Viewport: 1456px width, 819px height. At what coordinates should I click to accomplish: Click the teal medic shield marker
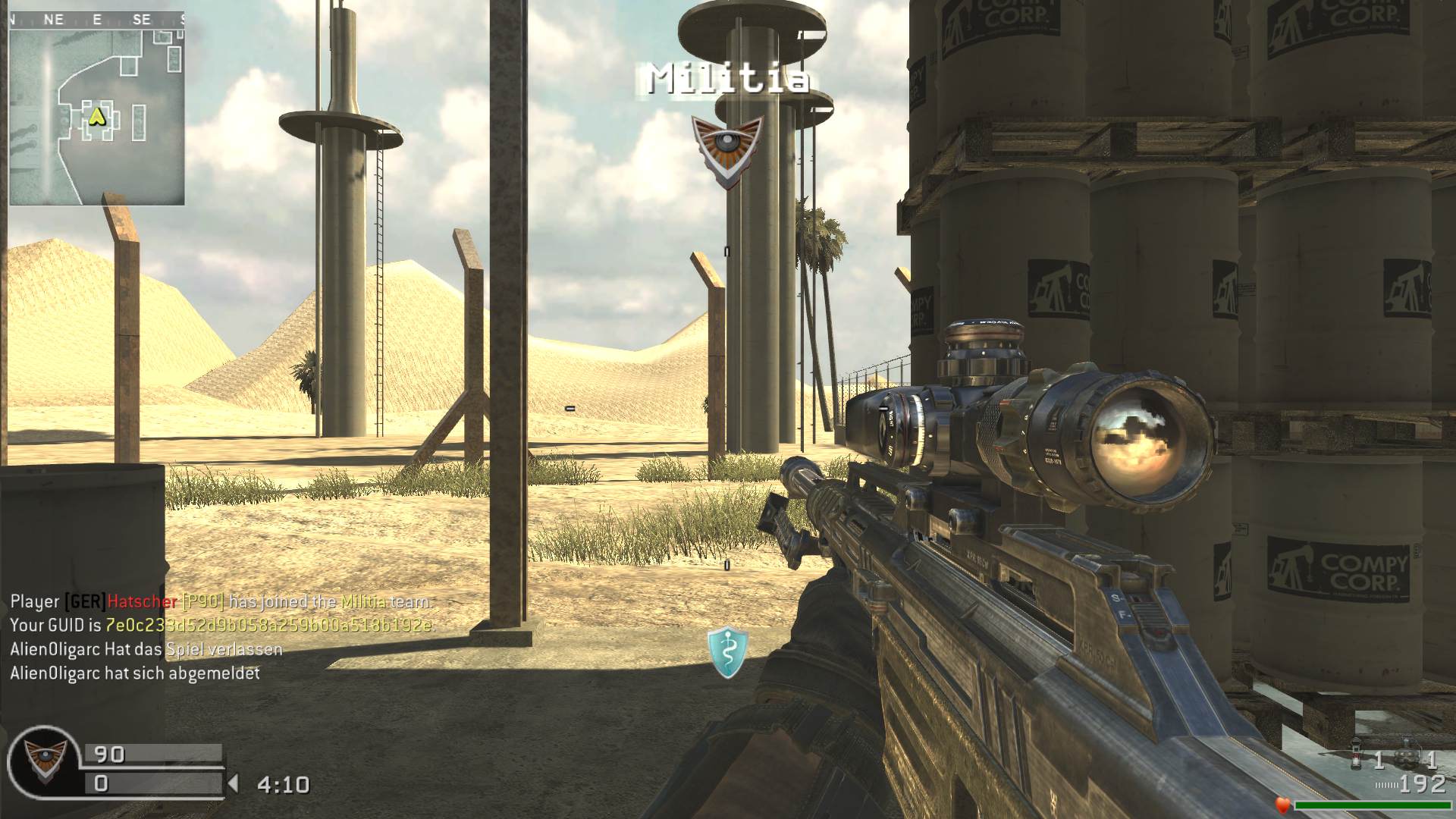727,651
